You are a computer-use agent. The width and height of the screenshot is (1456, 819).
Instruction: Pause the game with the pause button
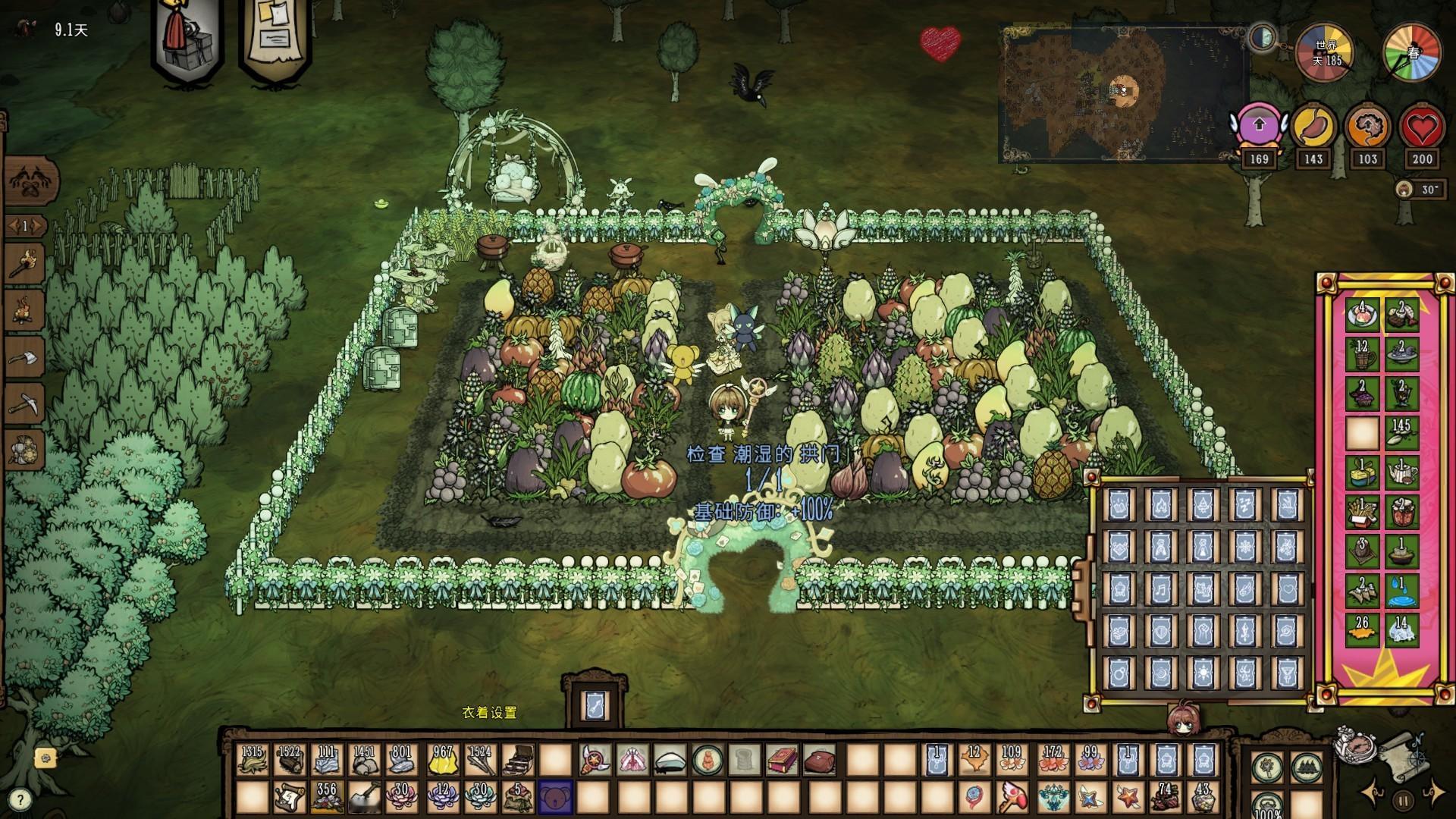click(x=1403, y=799)
